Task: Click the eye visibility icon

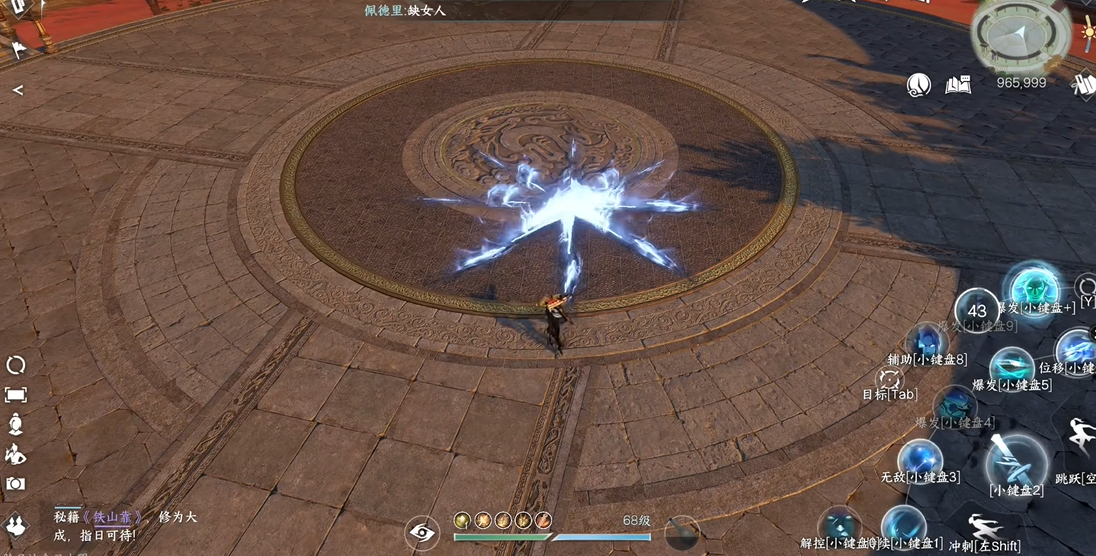Action: [x=423, y=532]
